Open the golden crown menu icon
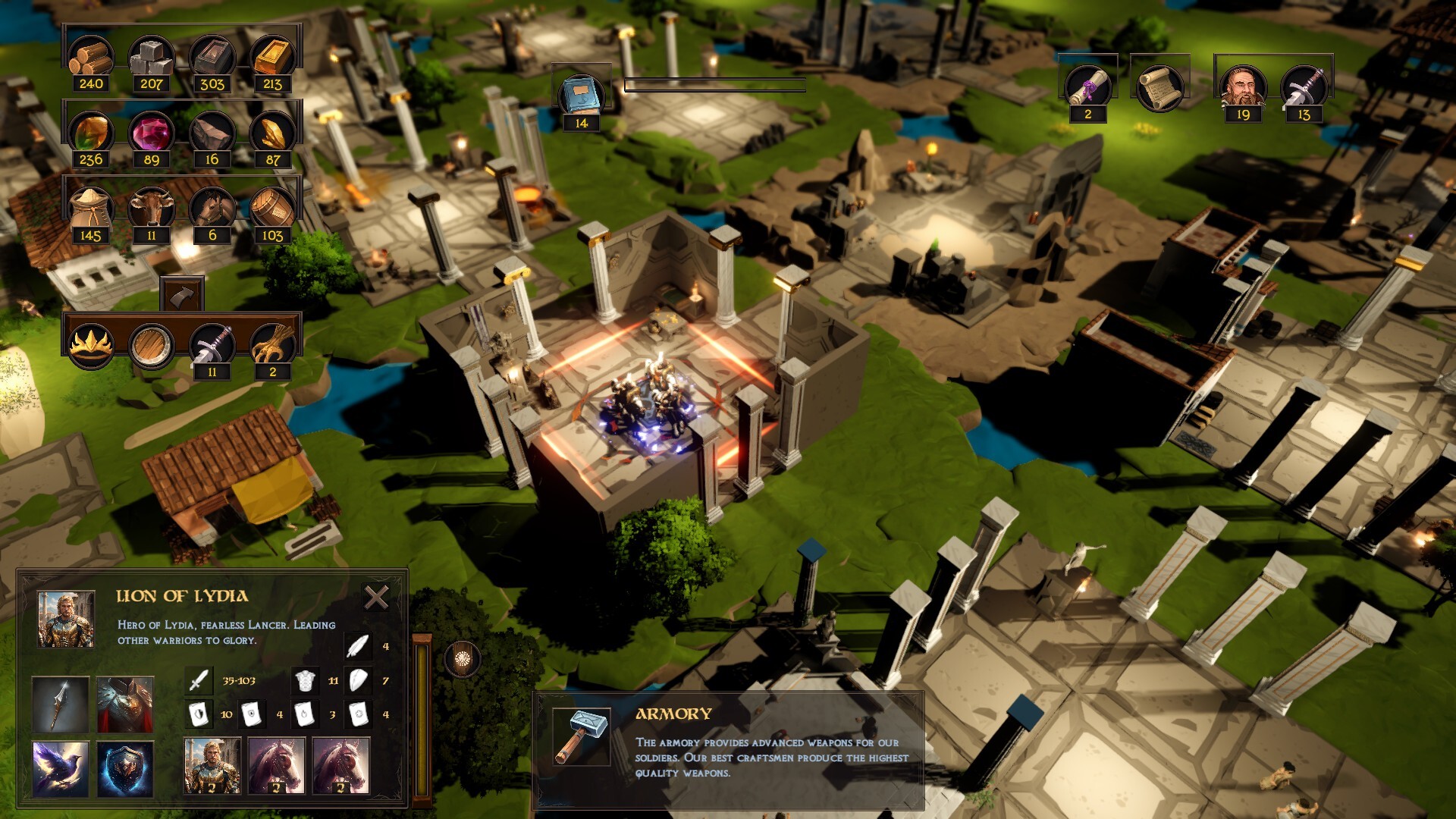Screen dimensions: 1456x819 point(91,345)
